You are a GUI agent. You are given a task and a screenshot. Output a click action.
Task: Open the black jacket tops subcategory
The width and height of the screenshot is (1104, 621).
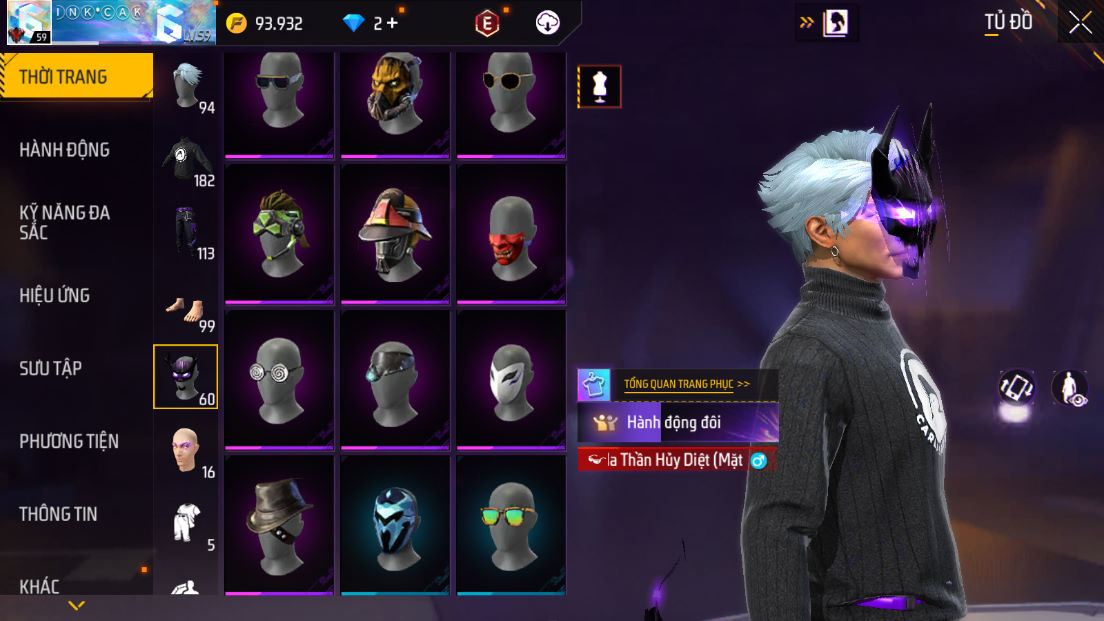point(186,160)
